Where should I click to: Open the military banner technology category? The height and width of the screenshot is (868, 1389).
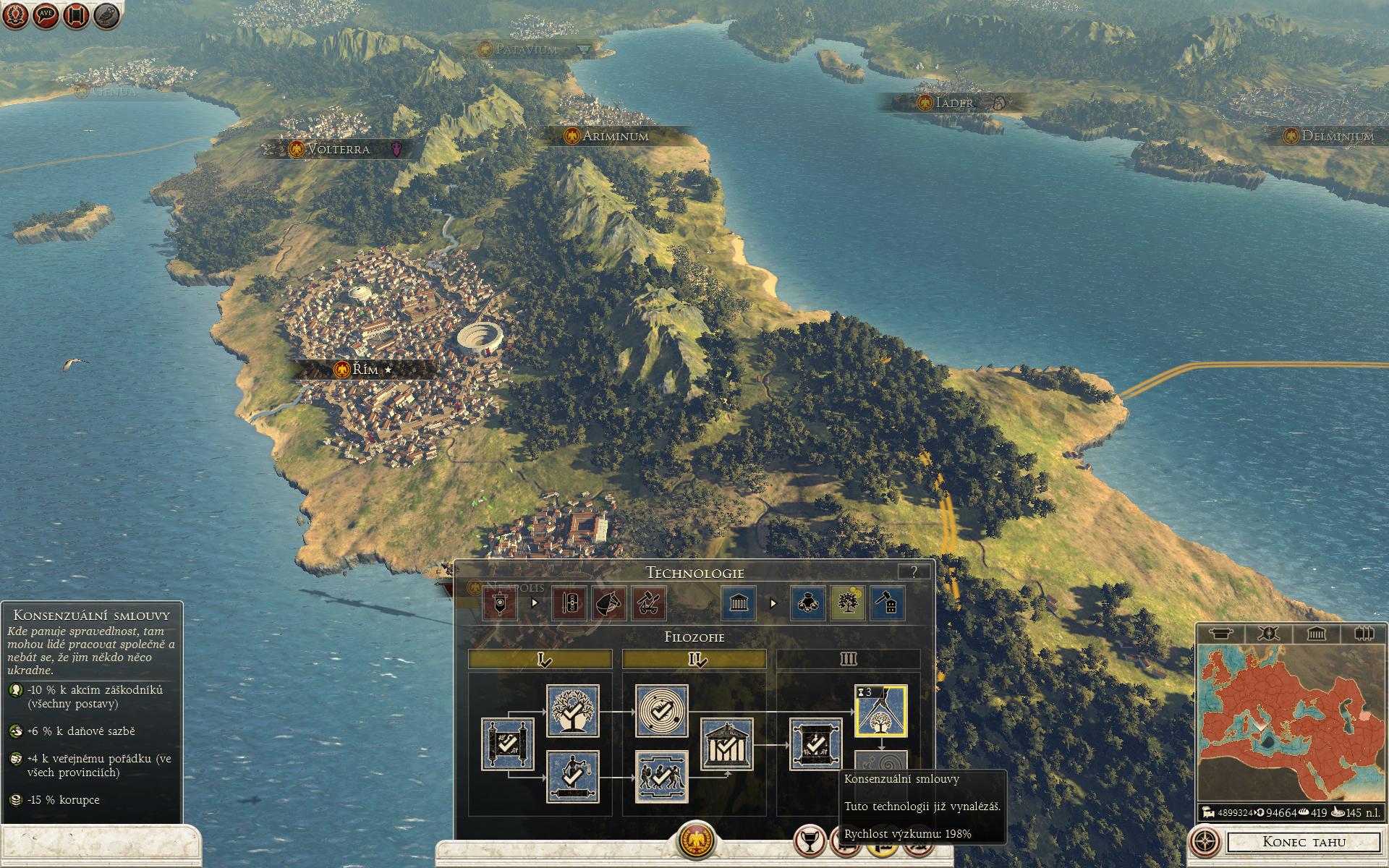[500, 603]
